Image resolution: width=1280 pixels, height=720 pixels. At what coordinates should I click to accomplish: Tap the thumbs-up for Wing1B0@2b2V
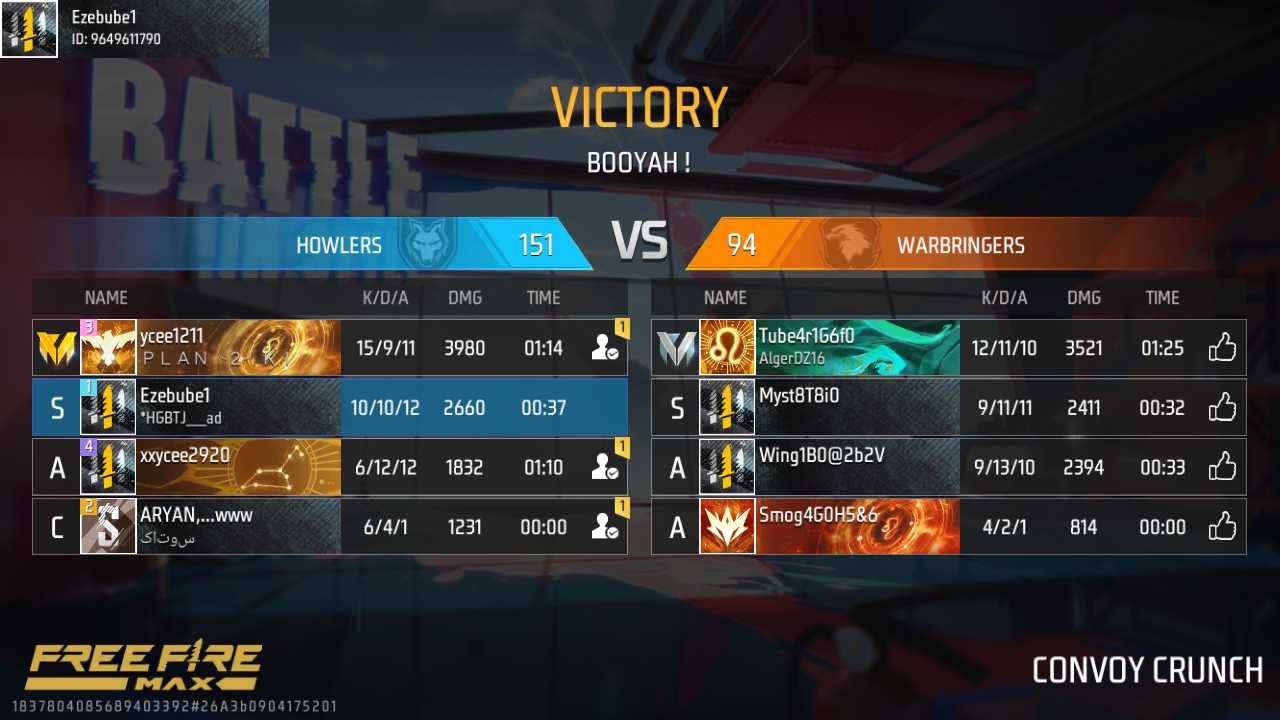[1222, 467]
